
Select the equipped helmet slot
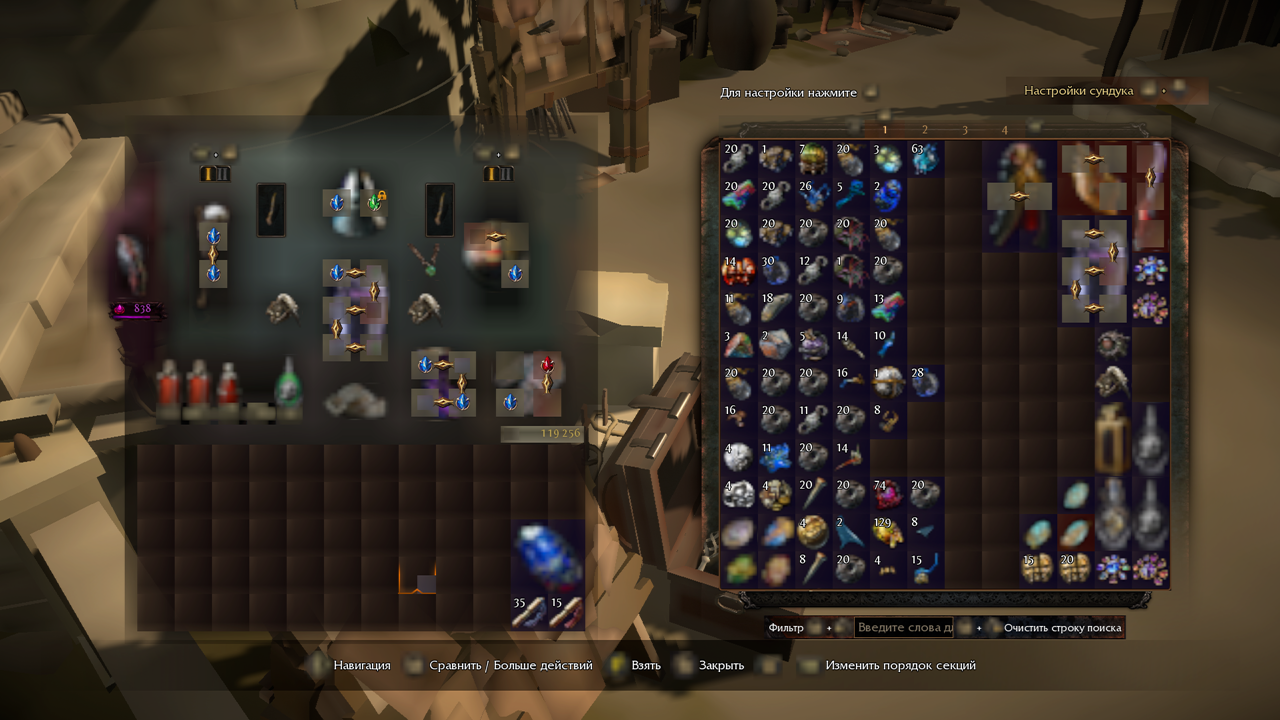[354, 200]
